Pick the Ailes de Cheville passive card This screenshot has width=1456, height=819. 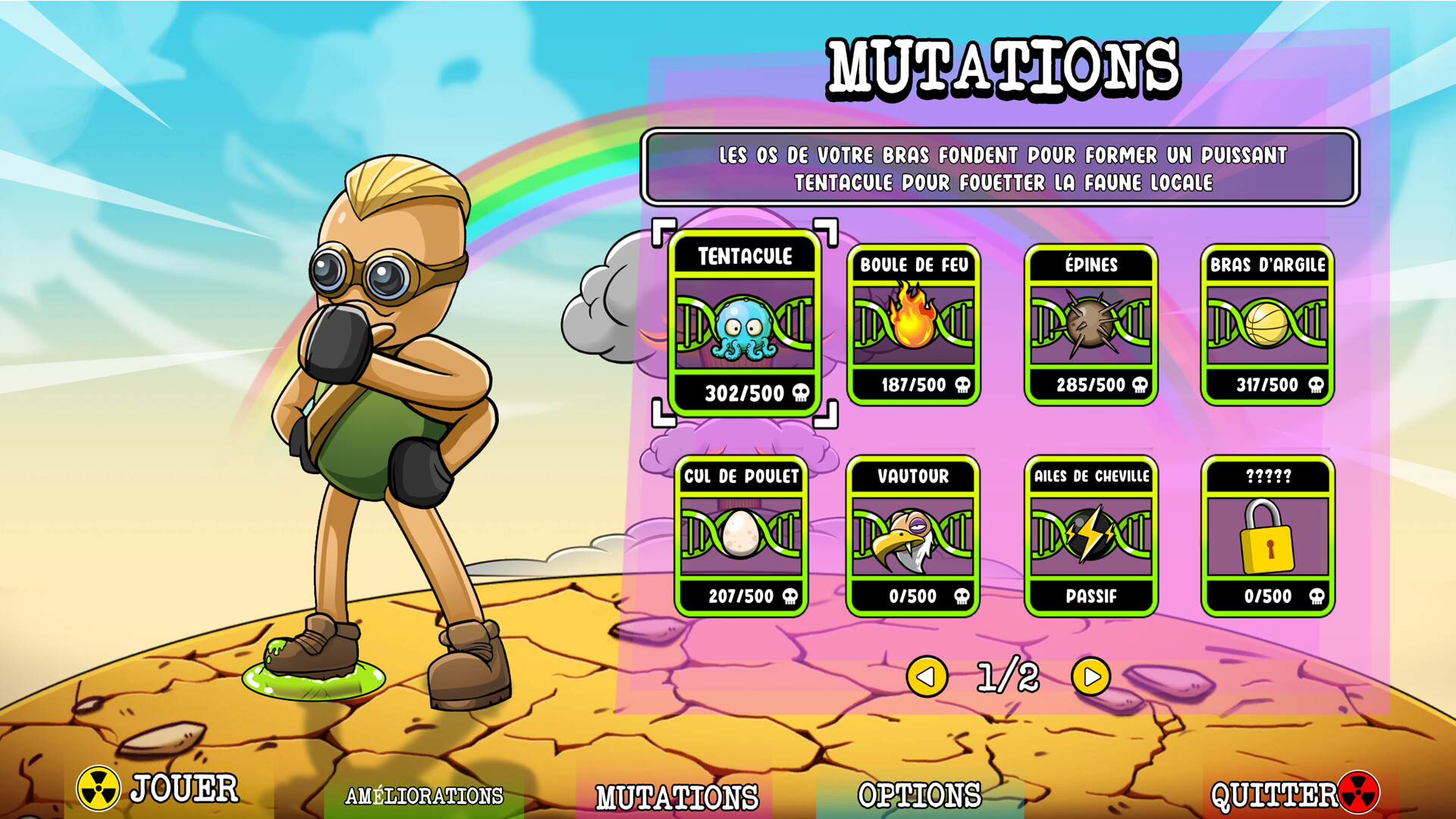pyautogui.click(x=1090, y=535)
